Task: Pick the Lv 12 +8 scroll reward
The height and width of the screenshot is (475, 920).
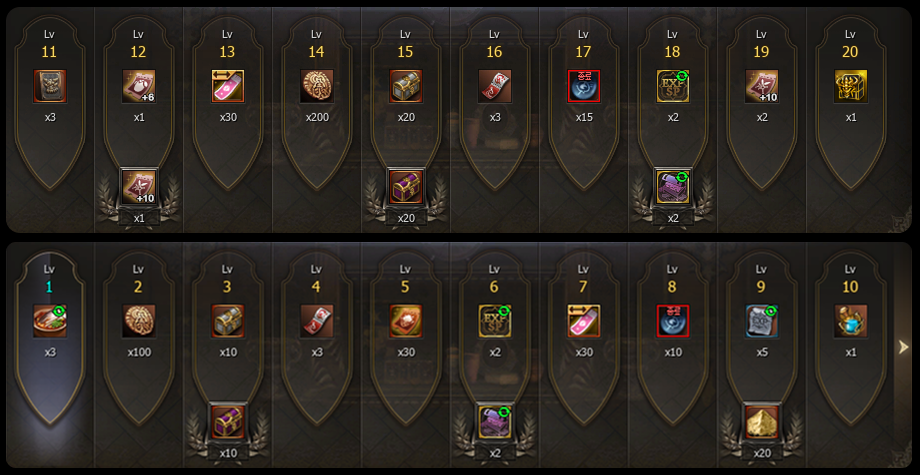Action: point(138,86)
